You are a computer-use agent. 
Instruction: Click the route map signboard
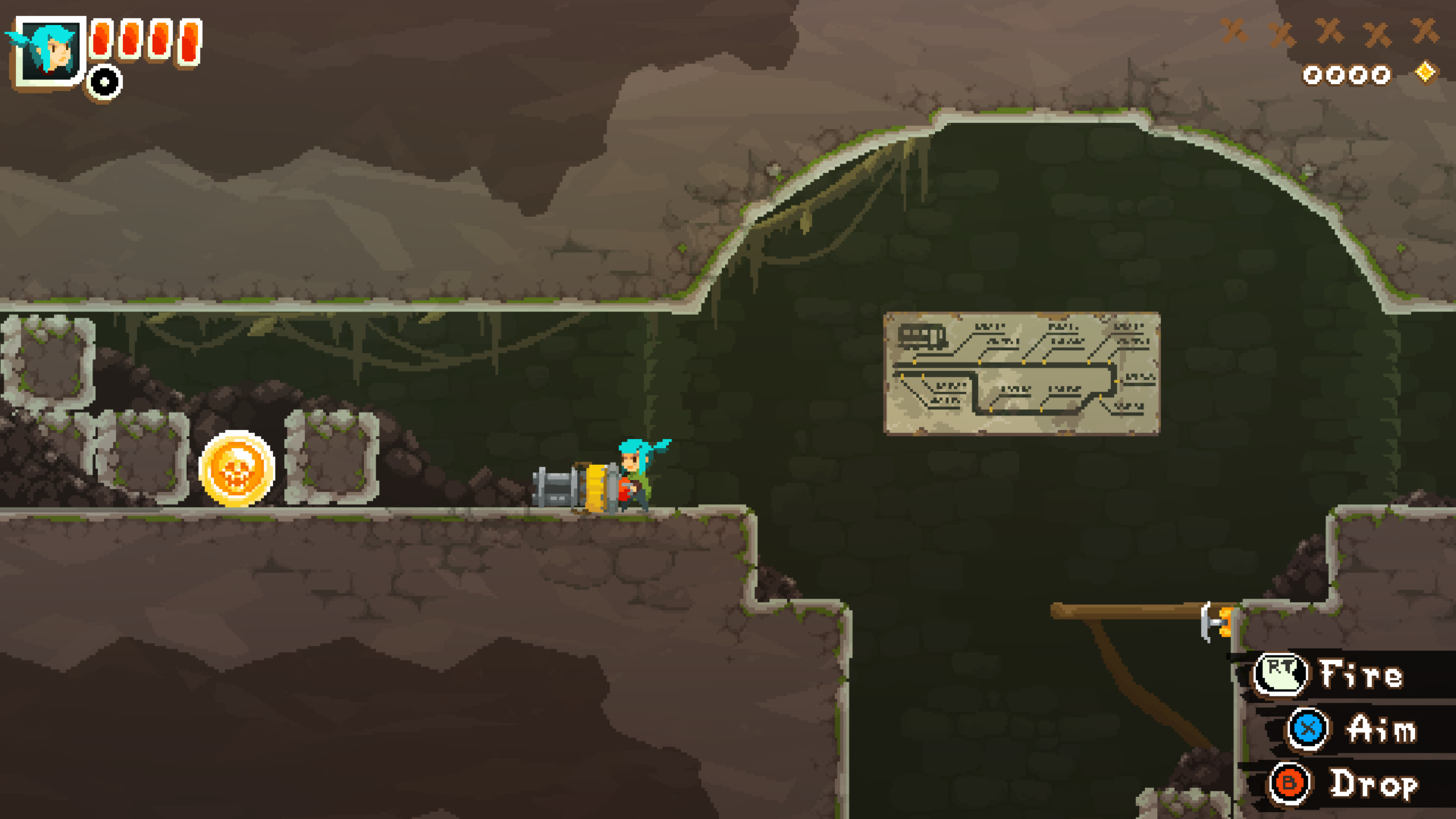[1024, 372]
